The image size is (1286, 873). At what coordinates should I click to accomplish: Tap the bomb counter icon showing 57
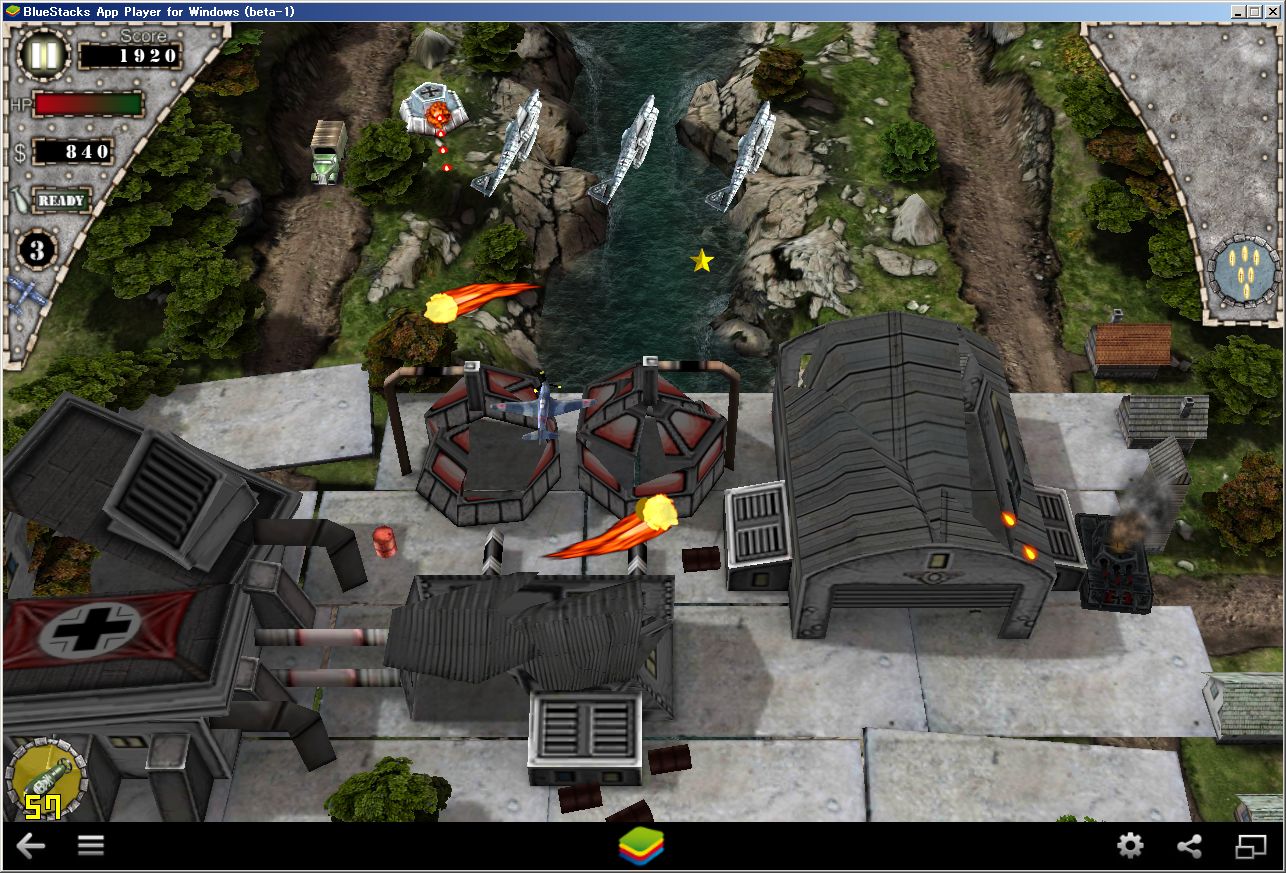click(45, 775)
